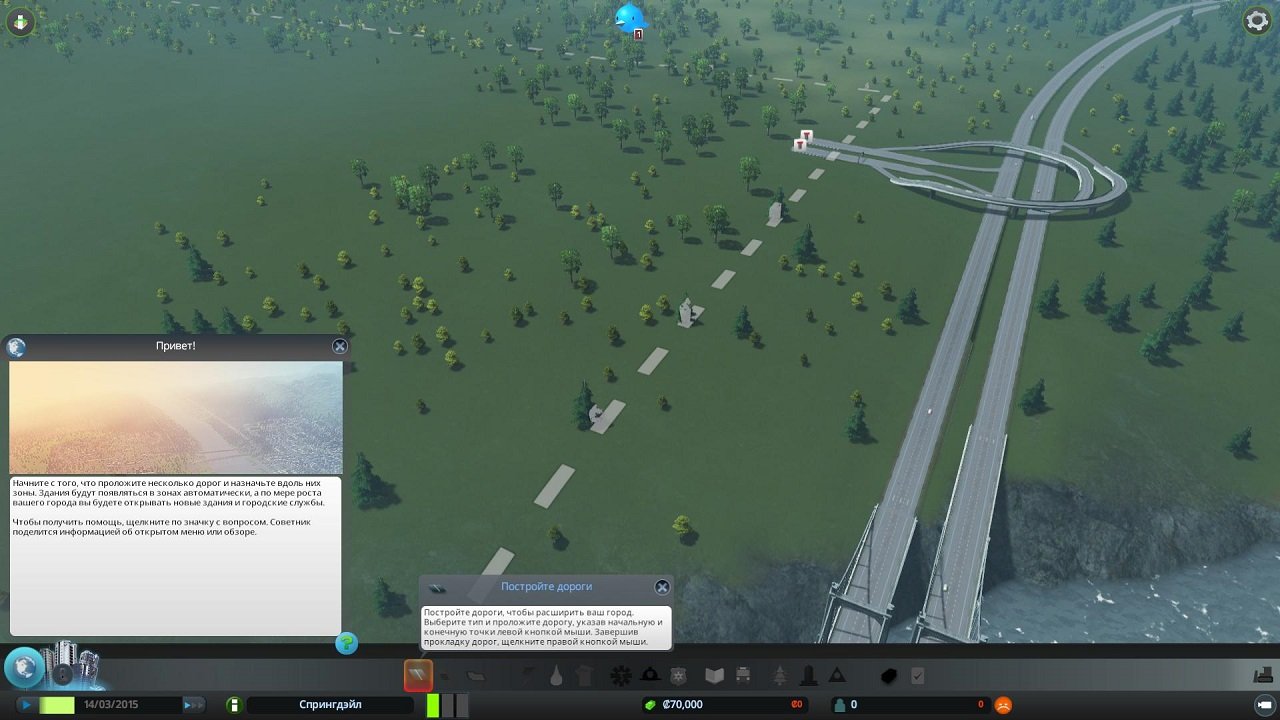Viewport: 1280px width, 720px height.
Task: Toggle the checkmark panel at toolbar's right end
Action: click(x=918, y=675)
